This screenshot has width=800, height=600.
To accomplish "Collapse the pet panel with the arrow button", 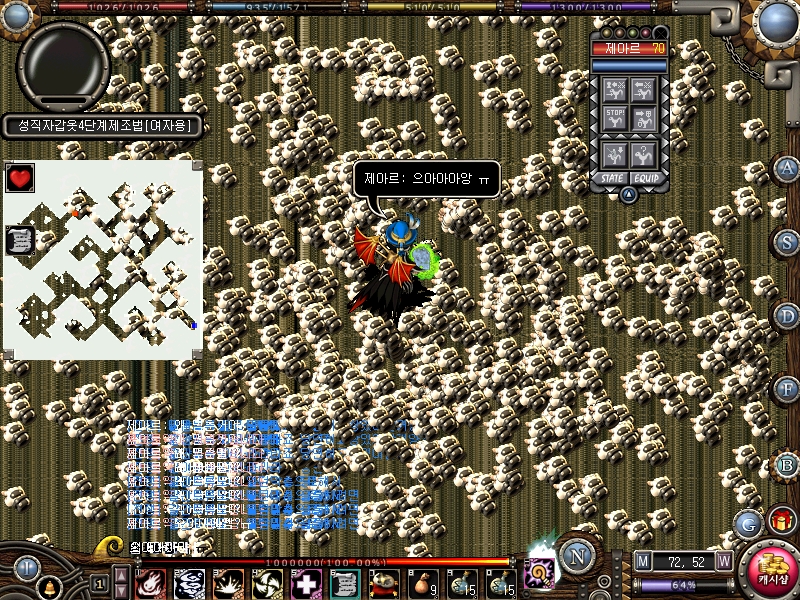I will tap(629, 194).
